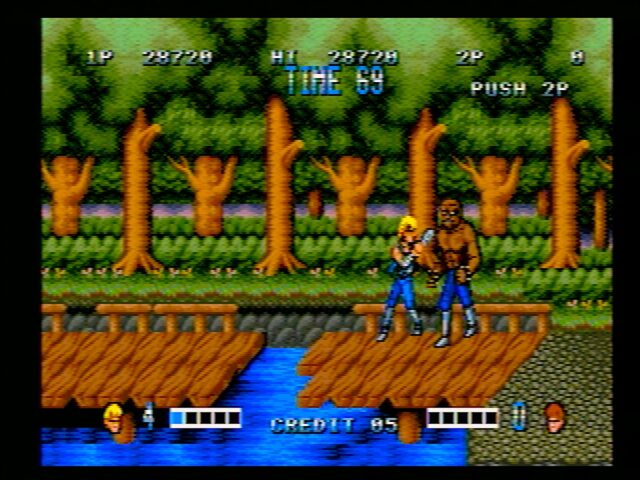Select the player two brown-haired portrait
Image resolution: width=640 pixels, height=480 pixels.
click(x=554, y=417)
